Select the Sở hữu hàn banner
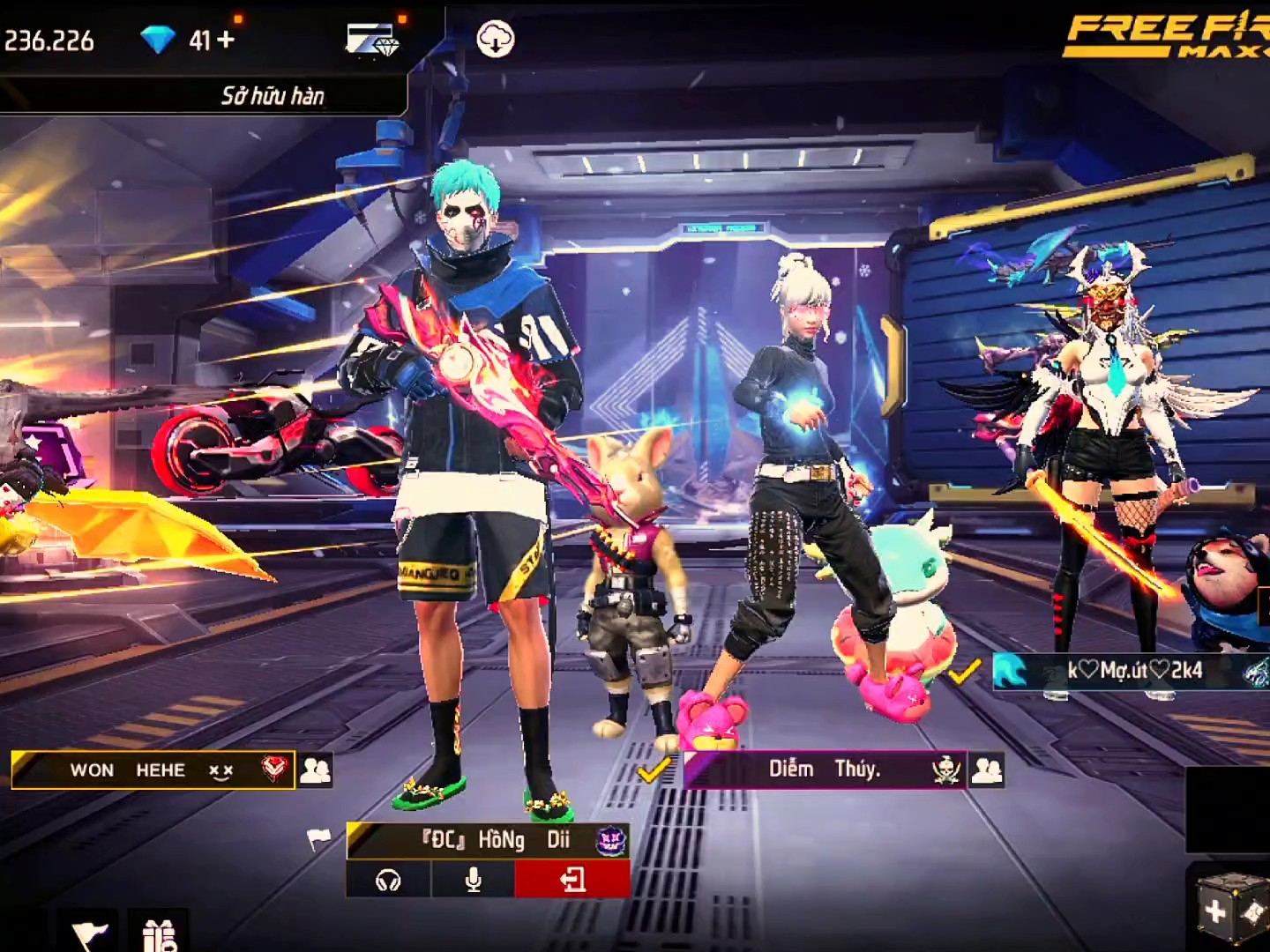This screenshot has width=1270, height=952. [x=272, y=95]
